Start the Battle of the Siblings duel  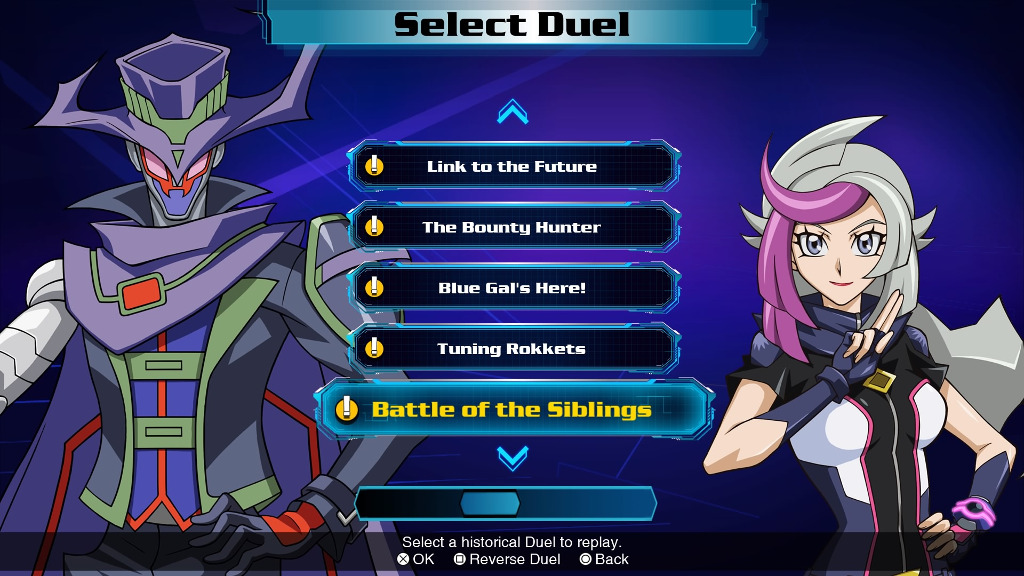point(513,409)
